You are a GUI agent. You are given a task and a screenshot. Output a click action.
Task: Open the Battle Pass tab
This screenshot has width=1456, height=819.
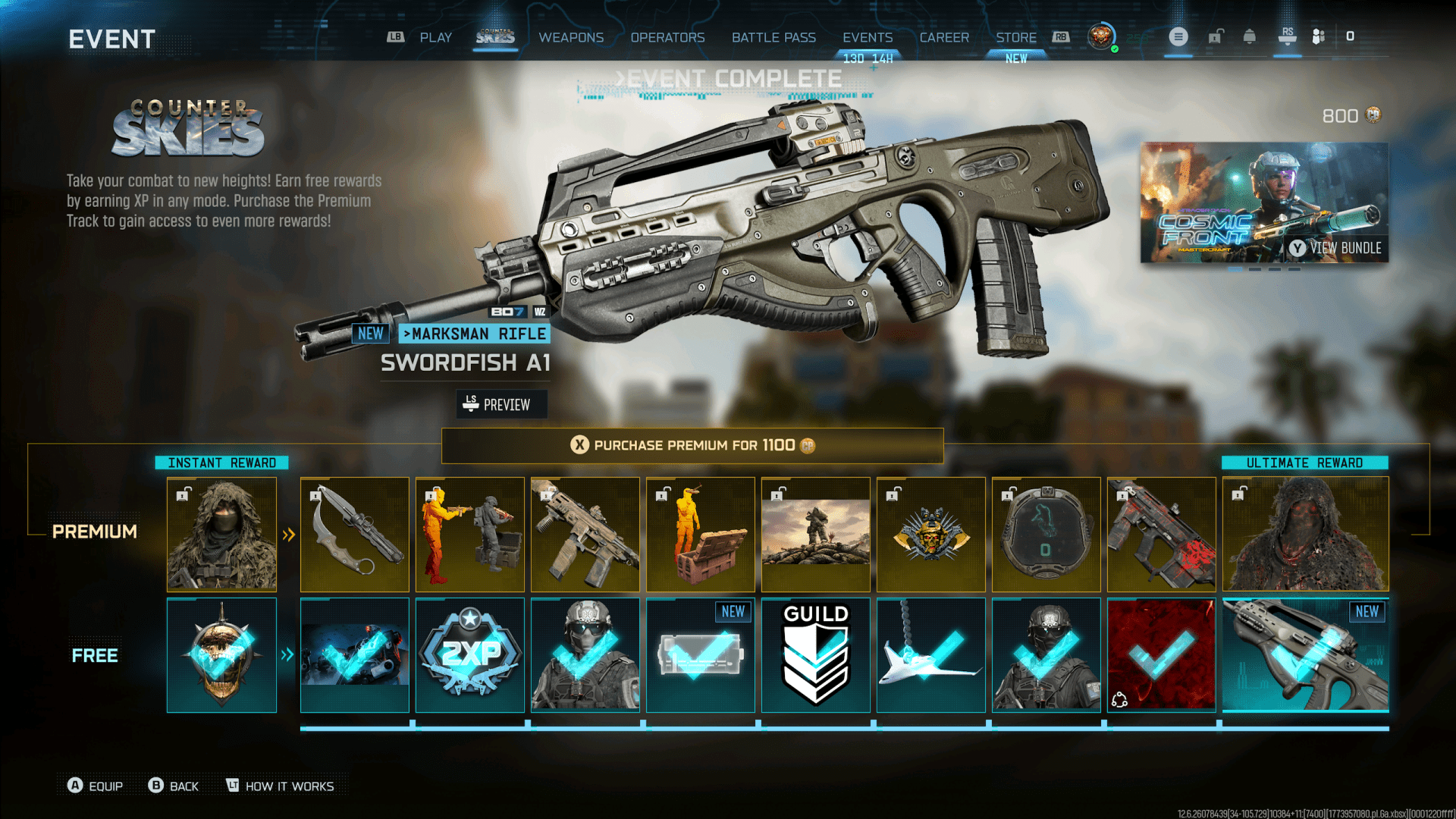pyautogui.click(x=773, y=37)
